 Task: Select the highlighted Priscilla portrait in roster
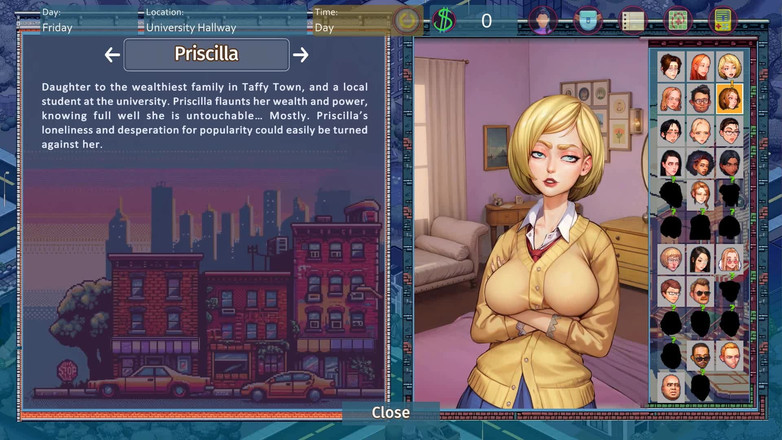point(729,99)
